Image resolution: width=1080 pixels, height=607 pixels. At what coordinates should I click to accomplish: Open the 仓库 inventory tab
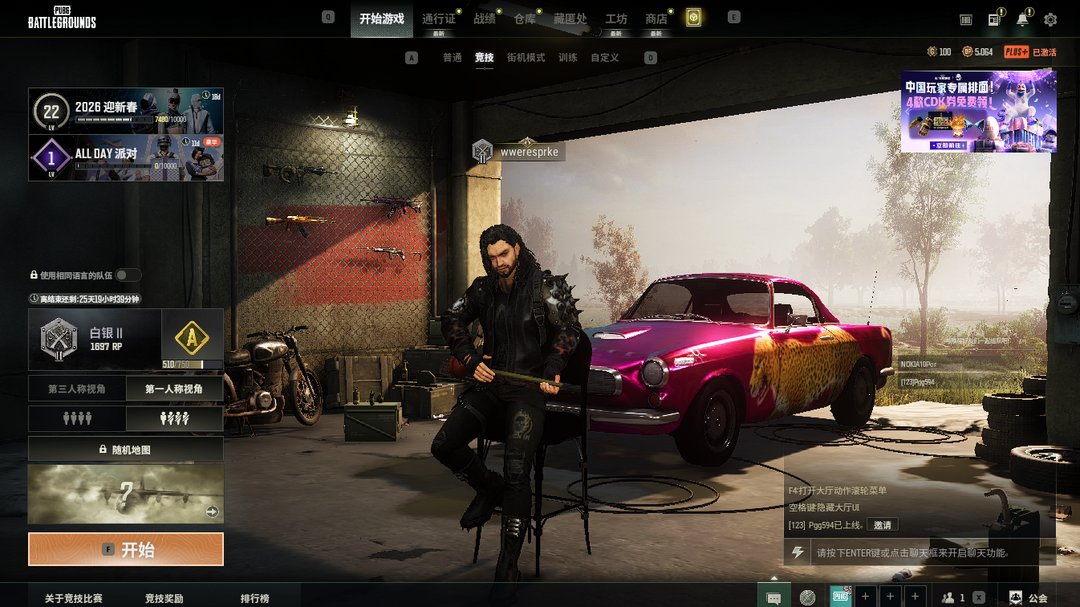coord(525,19)
